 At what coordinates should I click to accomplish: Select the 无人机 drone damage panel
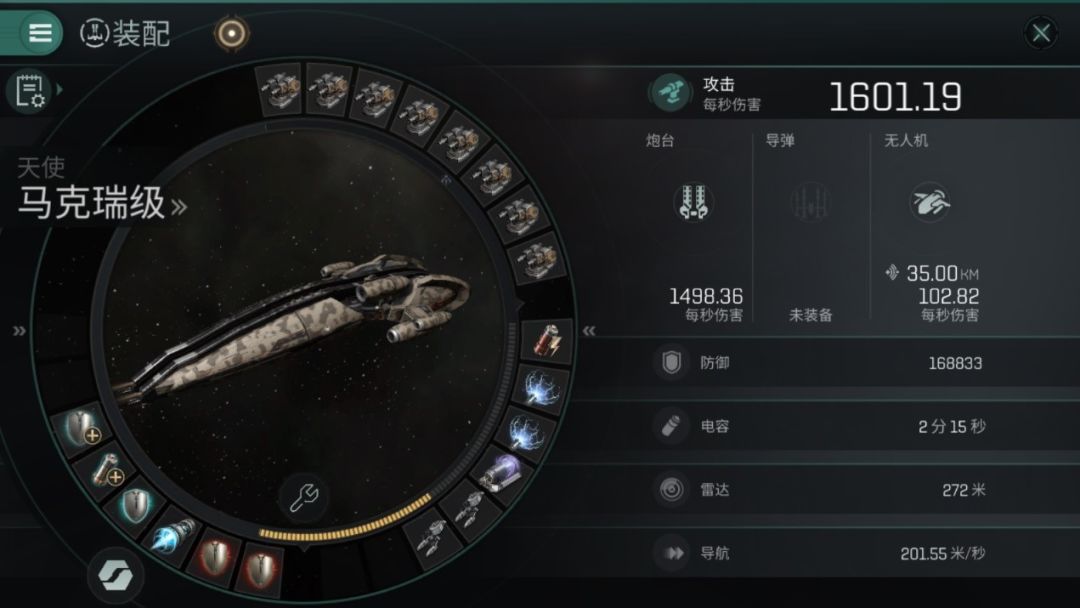[x=928, y=230]
